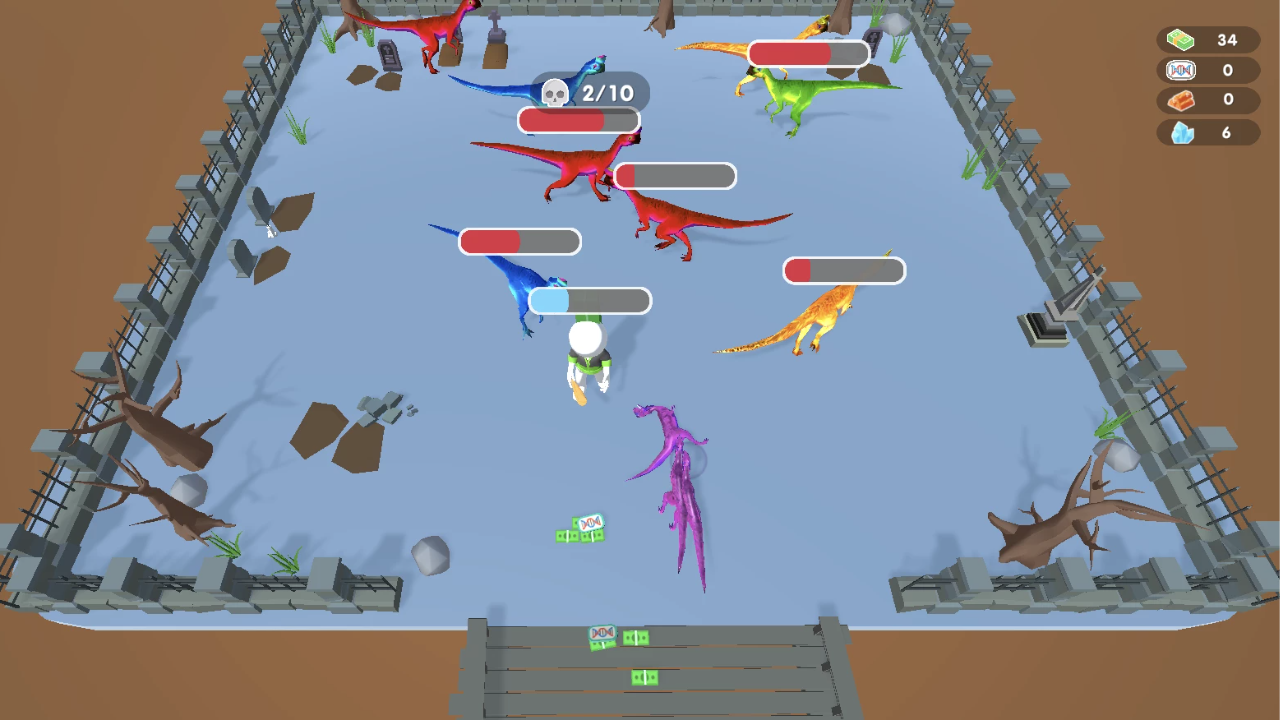This screenshot has height=720, width=1280.
Task: Click the DNA resource icon
Action: pos(1181,70)
